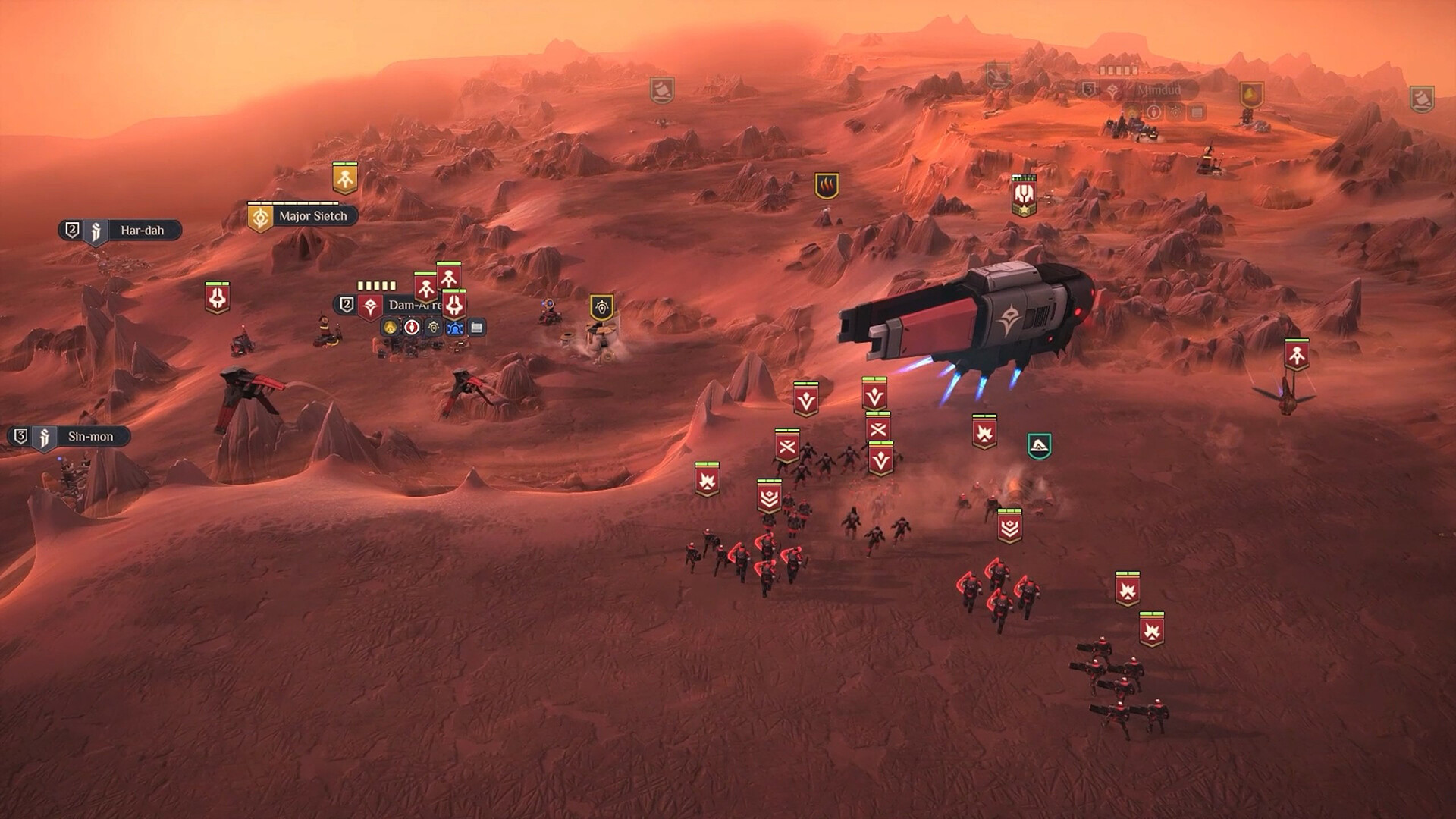Click the bell resource icon under Dam-Arre

(391, 328)
